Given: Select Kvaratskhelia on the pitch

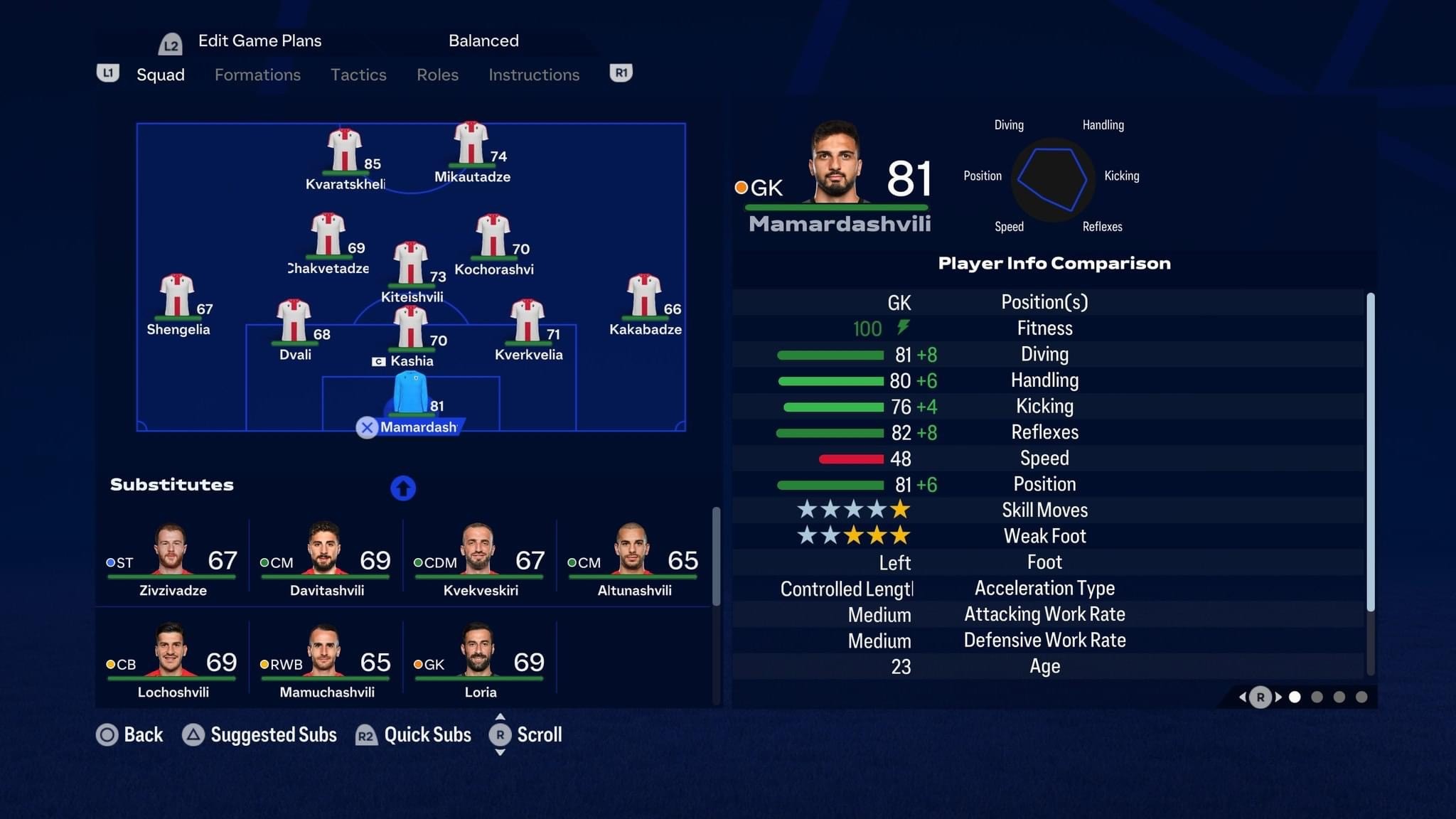Looking at the screenshot, I should pyautogui.click(x=345, y=151).
